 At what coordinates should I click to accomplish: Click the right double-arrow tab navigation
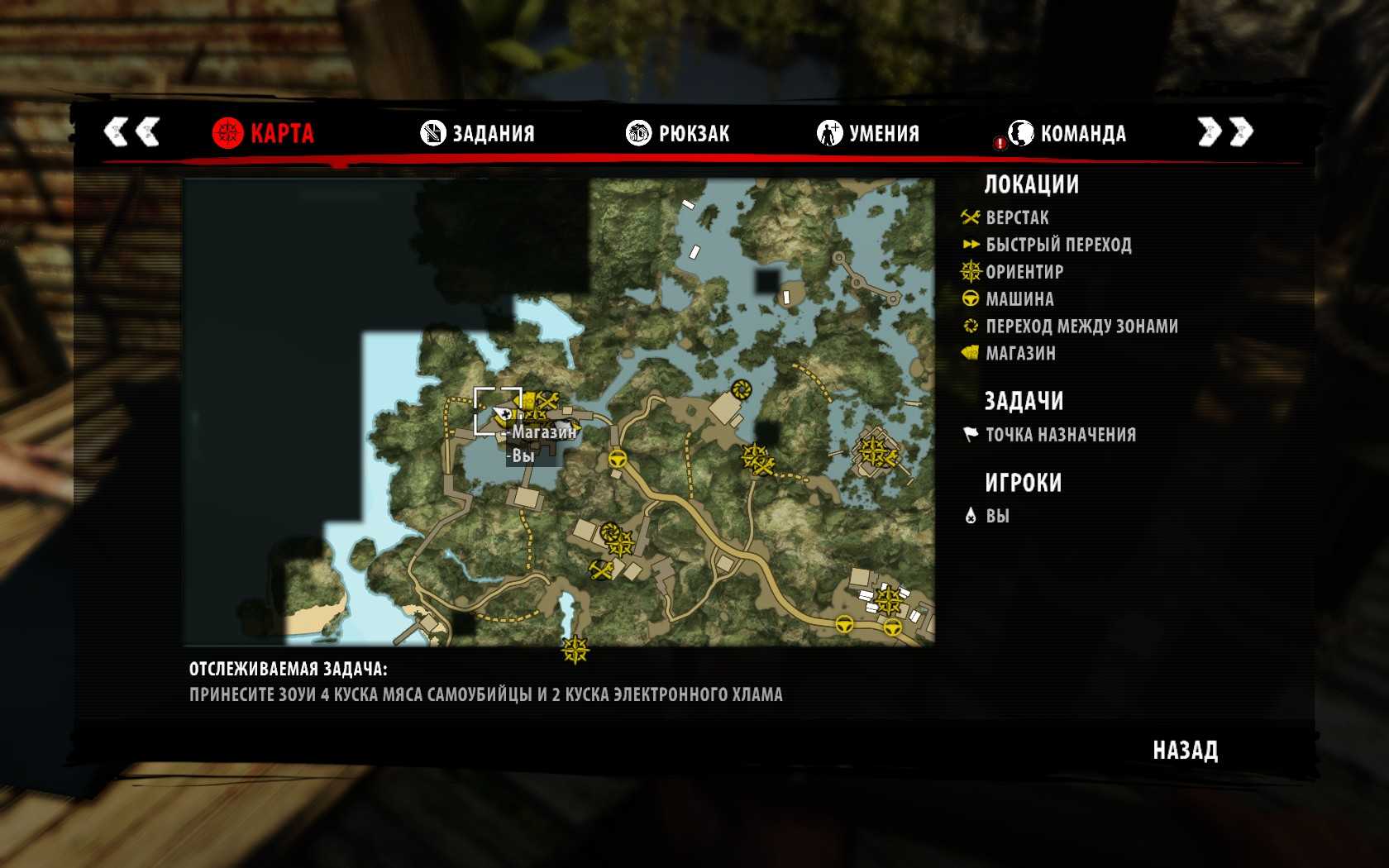[1225, 131]
